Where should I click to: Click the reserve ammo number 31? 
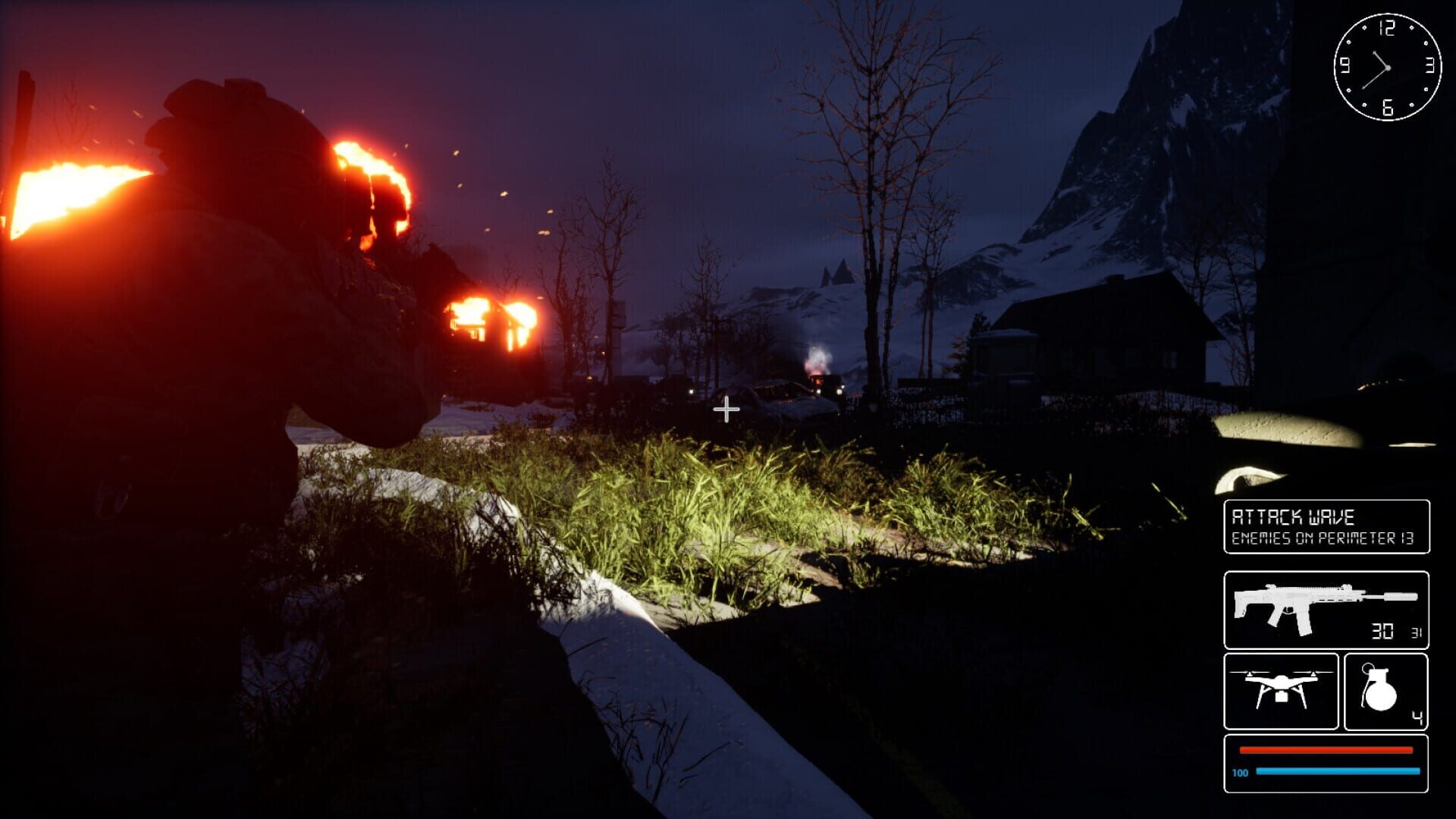click(x=1418, y=632)
